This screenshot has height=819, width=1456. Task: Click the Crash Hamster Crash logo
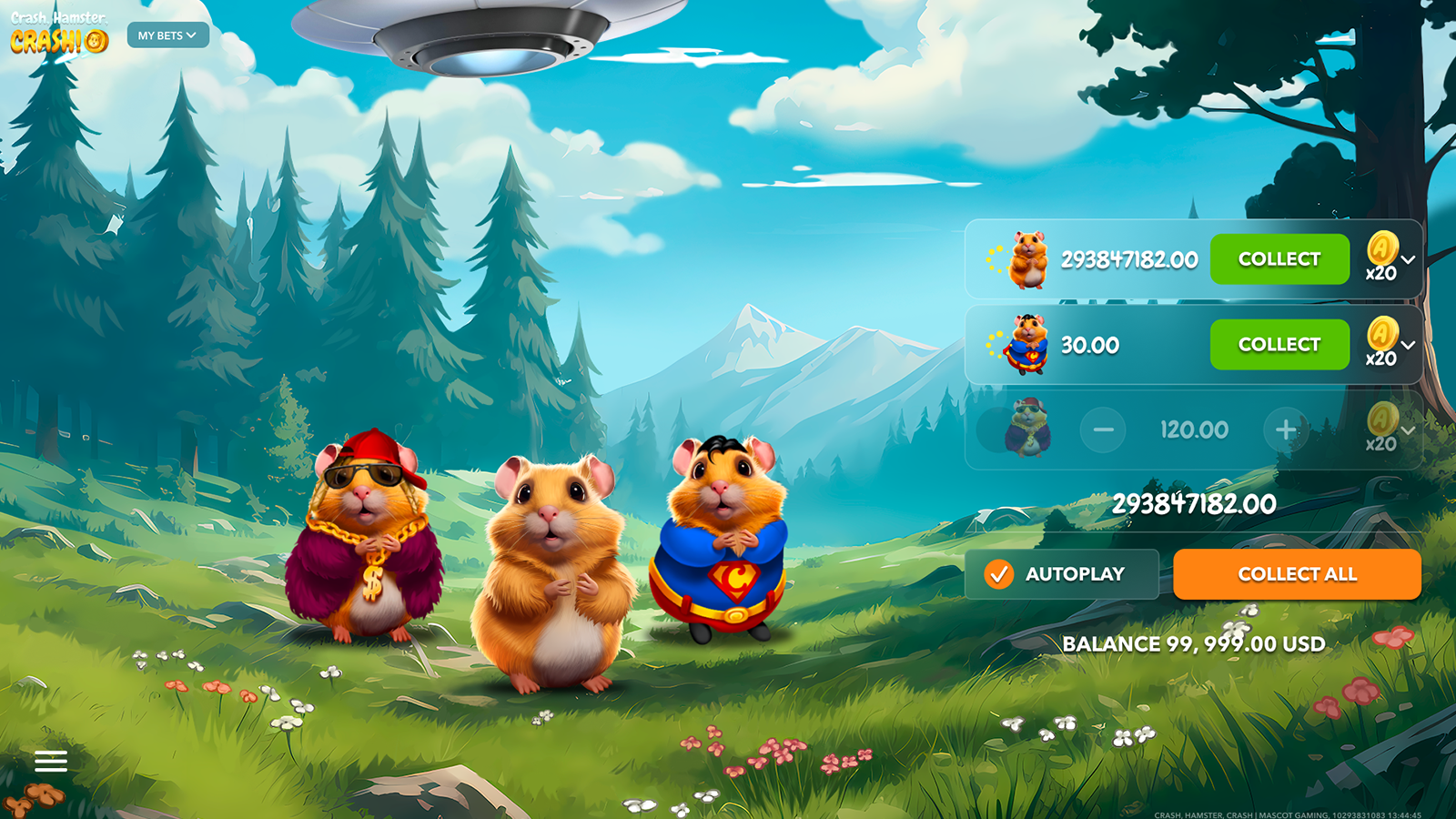point(59,34)
